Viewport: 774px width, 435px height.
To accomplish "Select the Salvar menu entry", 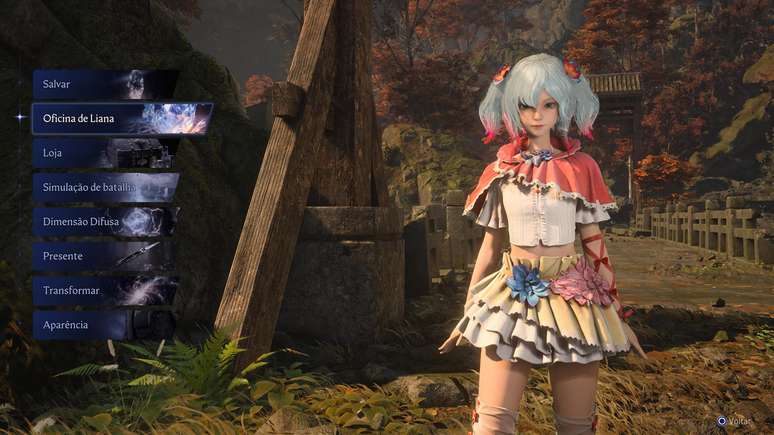I will [x=105, y=84].
